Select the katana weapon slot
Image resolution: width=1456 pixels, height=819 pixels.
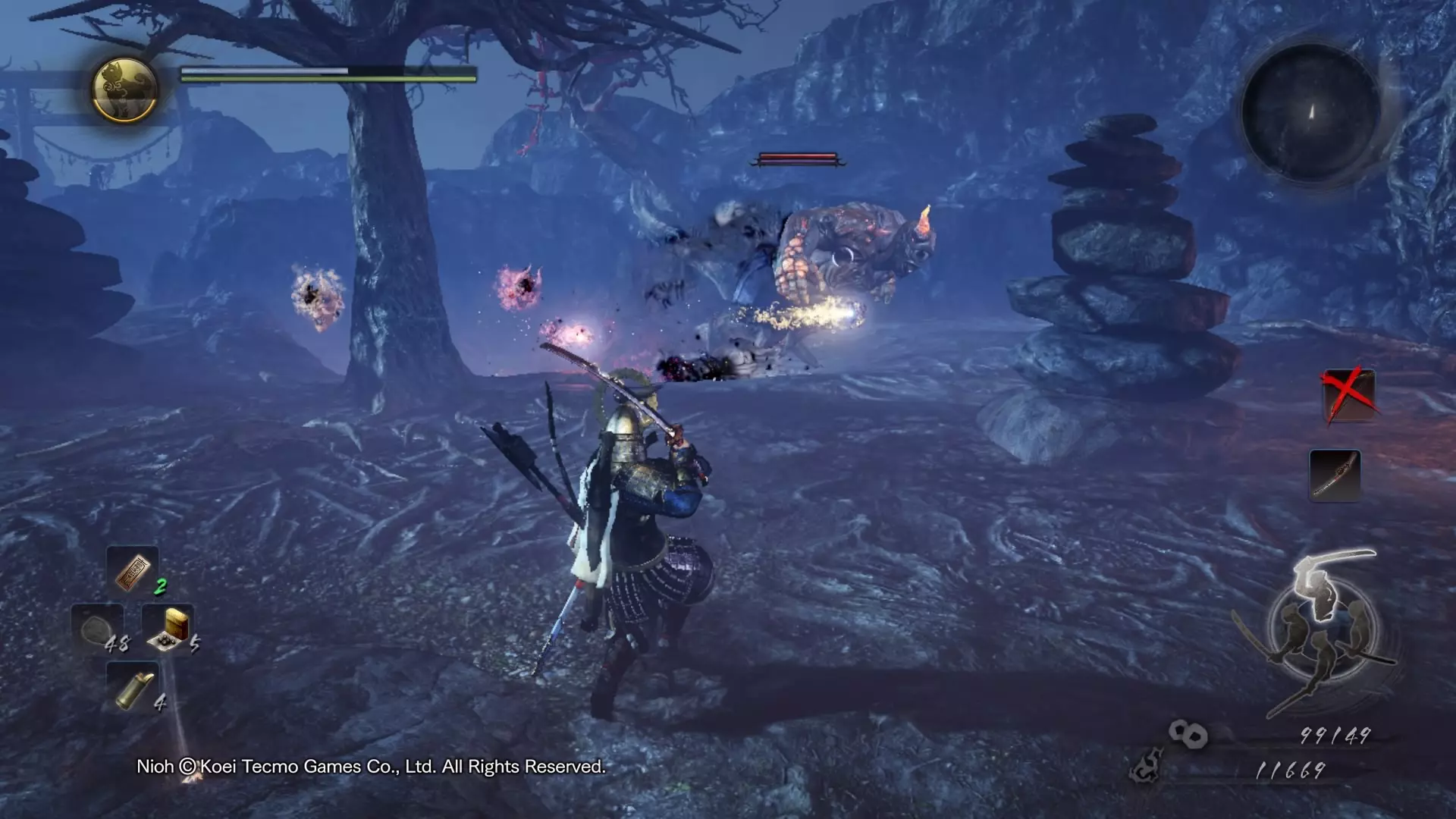pos(1335,475)
